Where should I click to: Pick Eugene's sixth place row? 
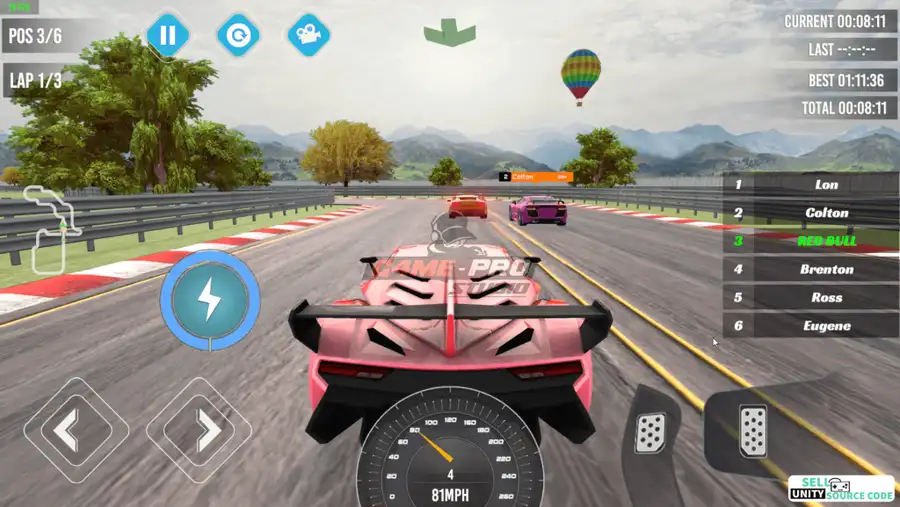(810, 325)
